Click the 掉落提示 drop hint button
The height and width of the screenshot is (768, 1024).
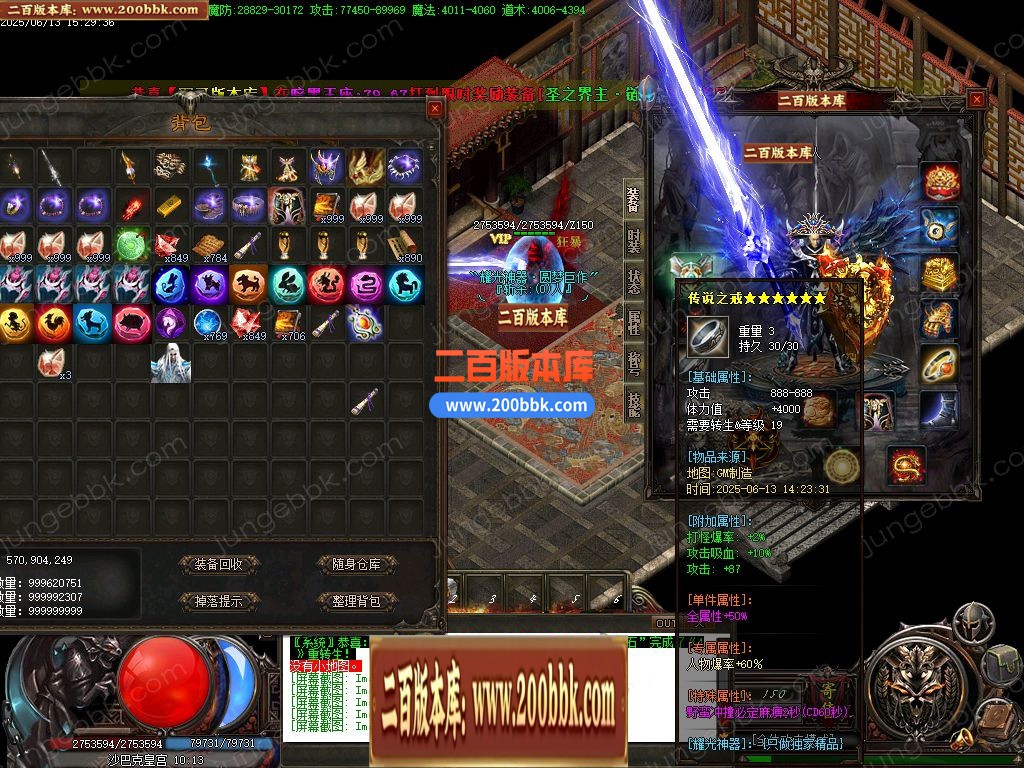pyautogui.click(x=219, y=601)
